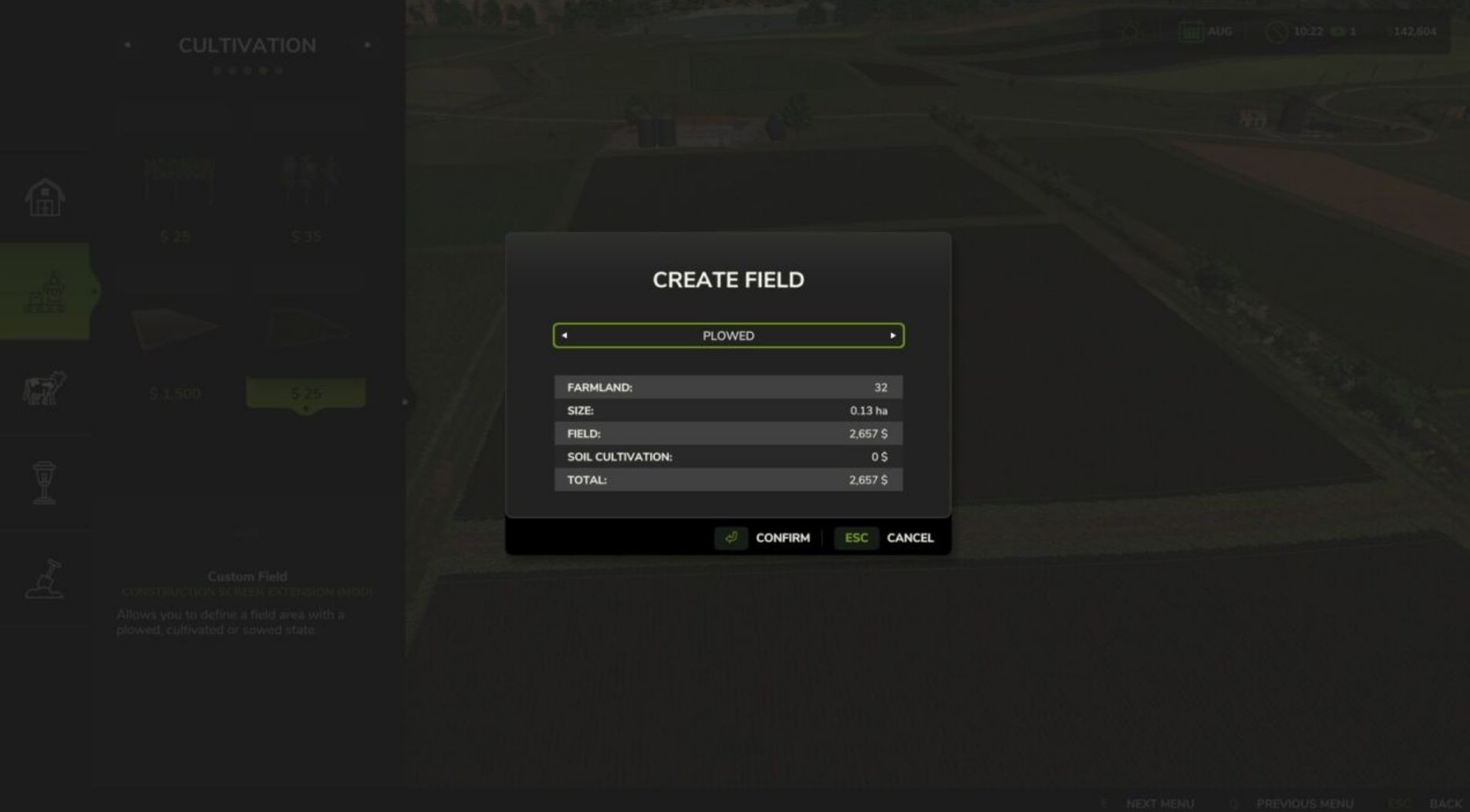Click the weather sun icon in top bar
Image resolution: width=1470 pixels, height=812 pixels.
pos(1128,32)
